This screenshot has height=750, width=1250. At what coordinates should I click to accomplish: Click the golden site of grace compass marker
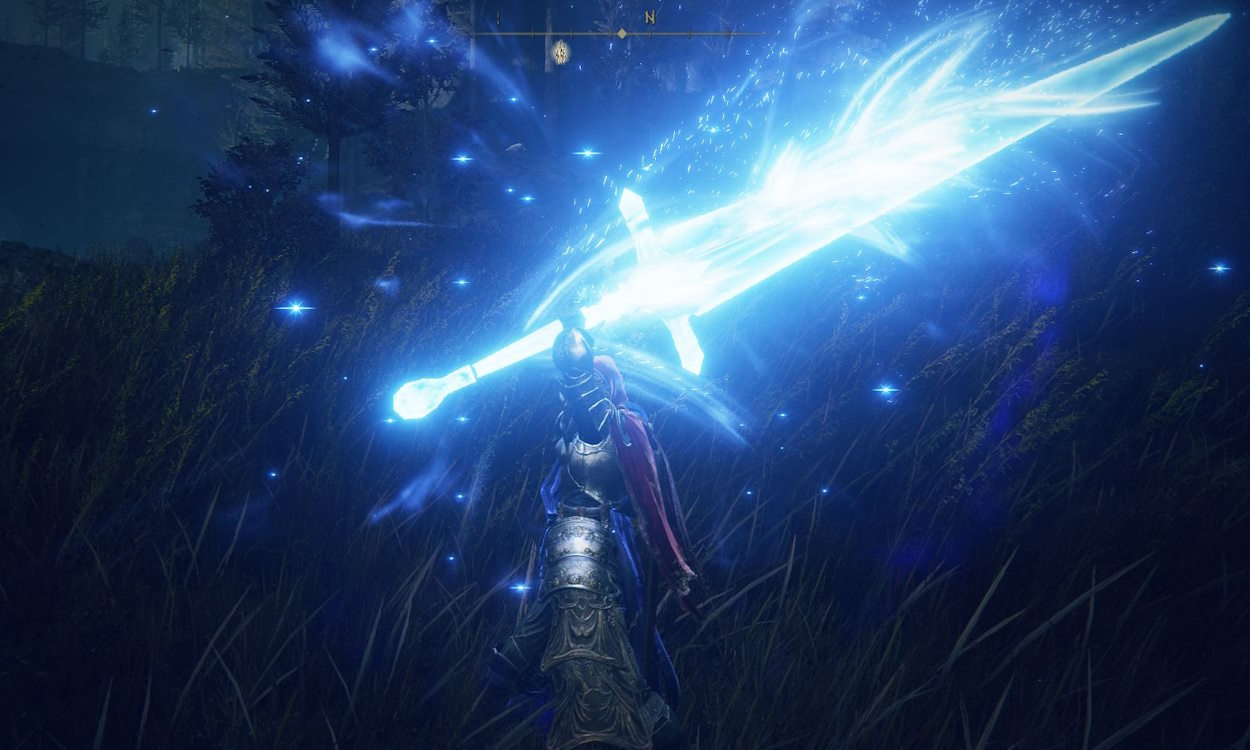coord(561,49)
